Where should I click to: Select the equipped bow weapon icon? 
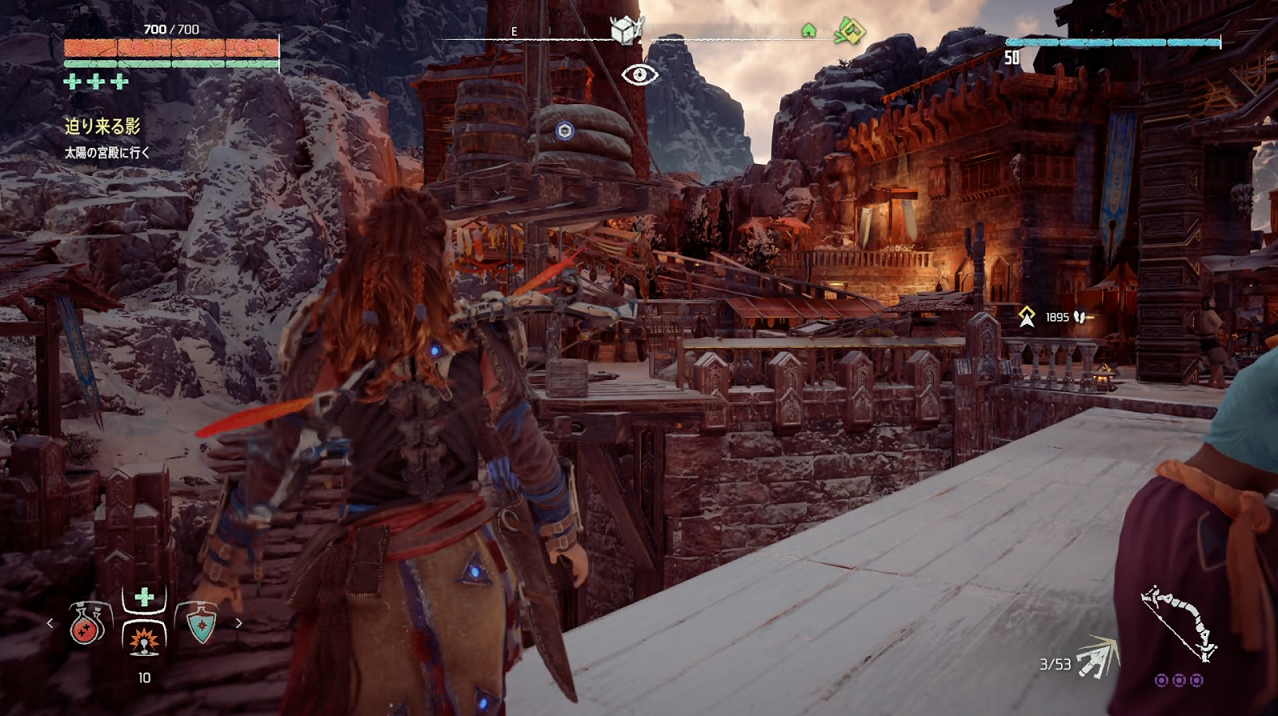pyautogui.click(x=1178, y=623)
